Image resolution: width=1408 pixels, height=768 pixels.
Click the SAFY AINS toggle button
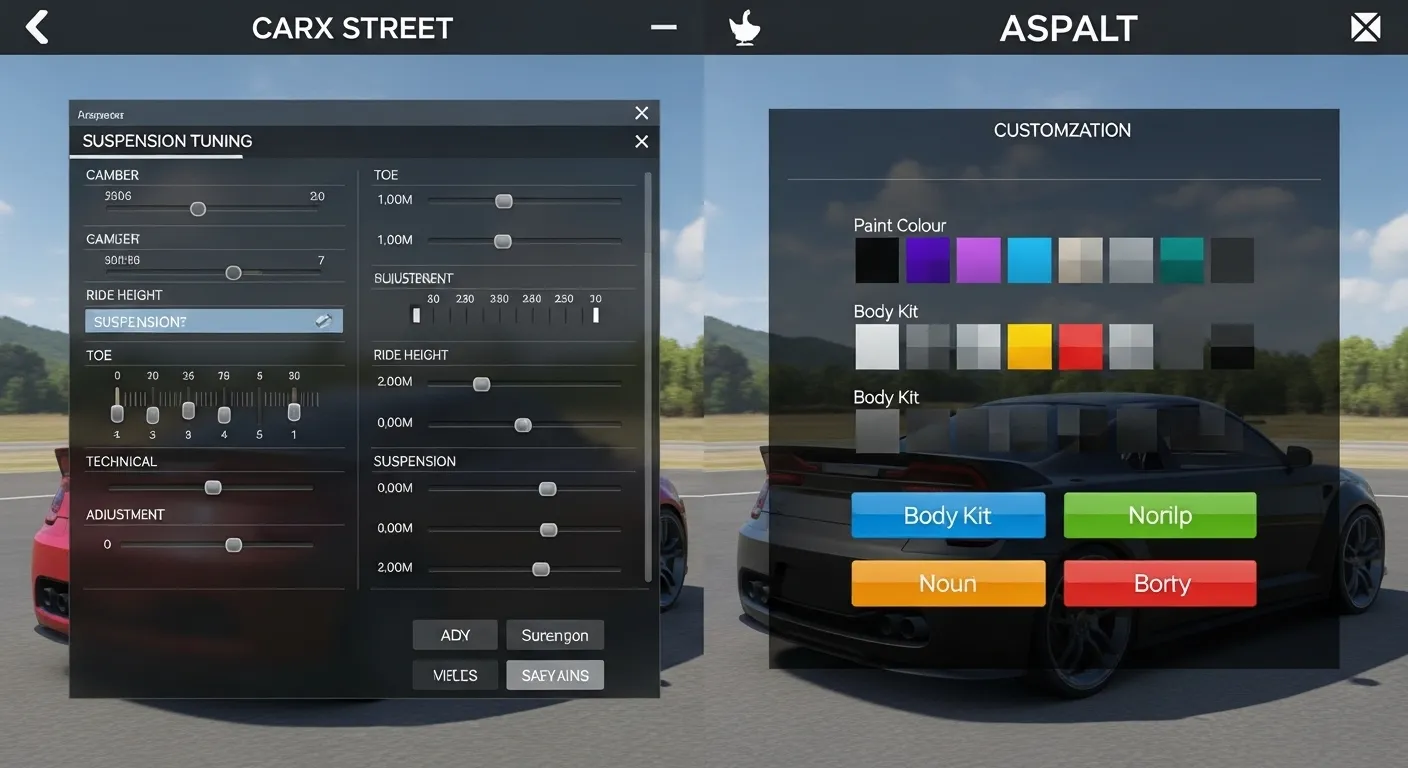coord(555,674)
